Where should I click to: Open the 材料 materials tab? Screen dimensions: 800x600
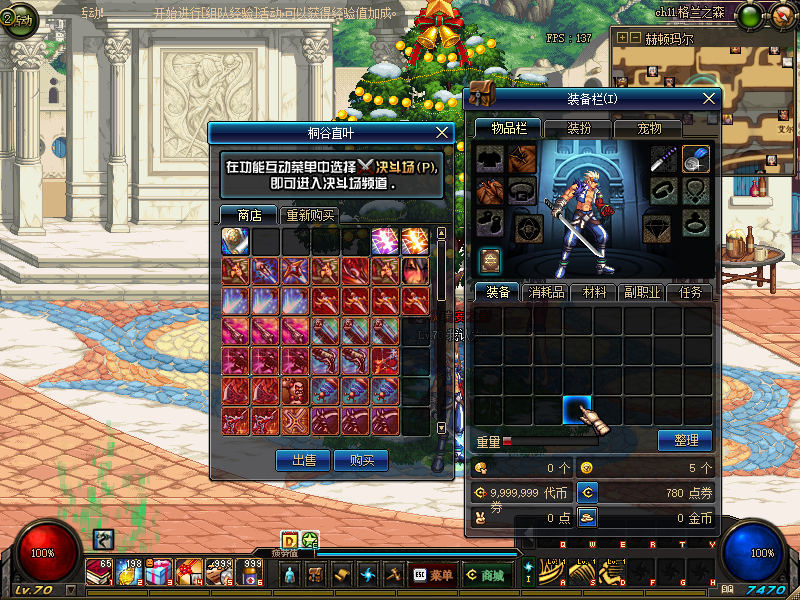(x=595, y=292)
